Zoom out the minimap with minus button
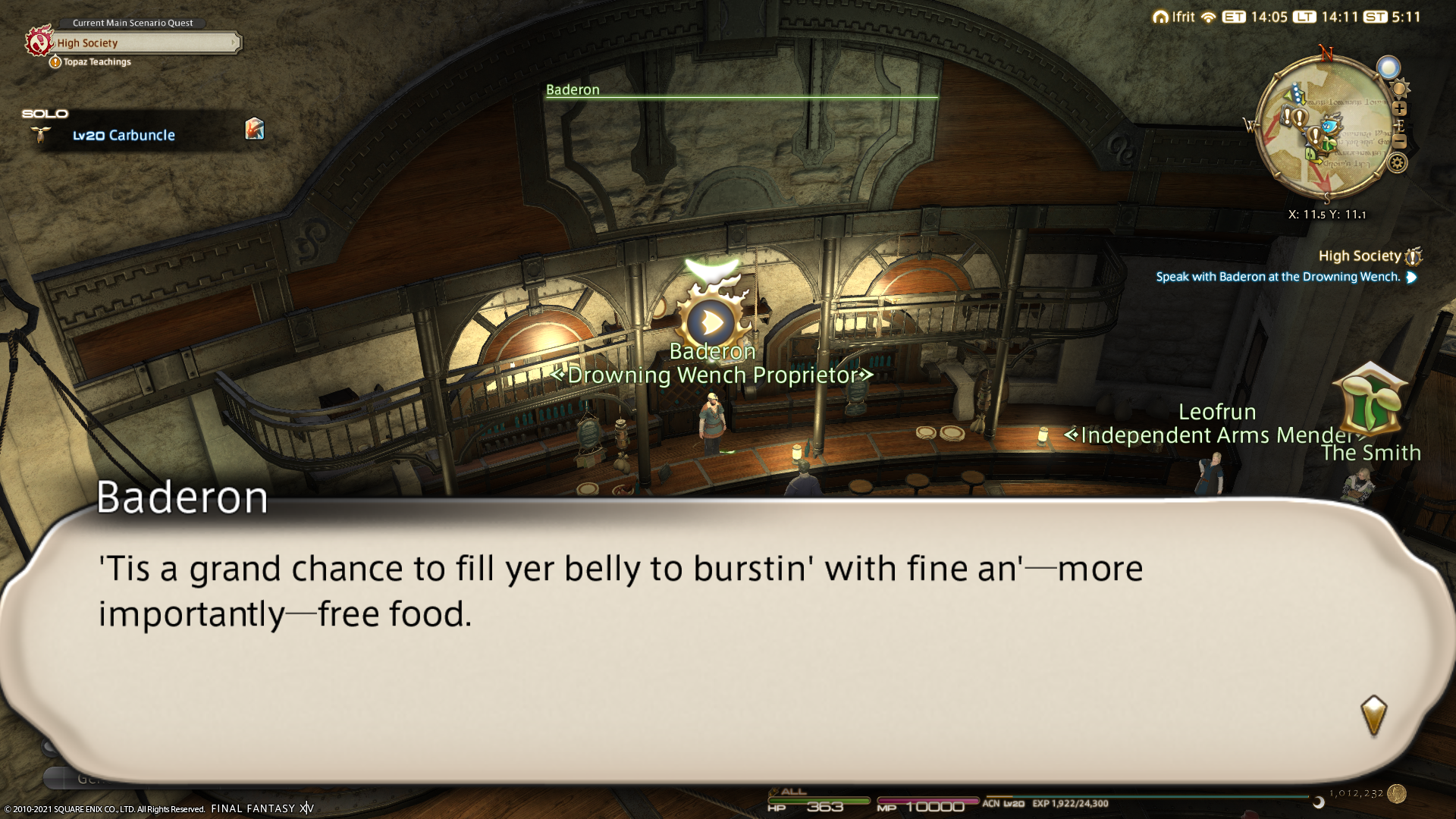Image resolution: width=1456 pixels, height=819 pixels. point(1400,142)
